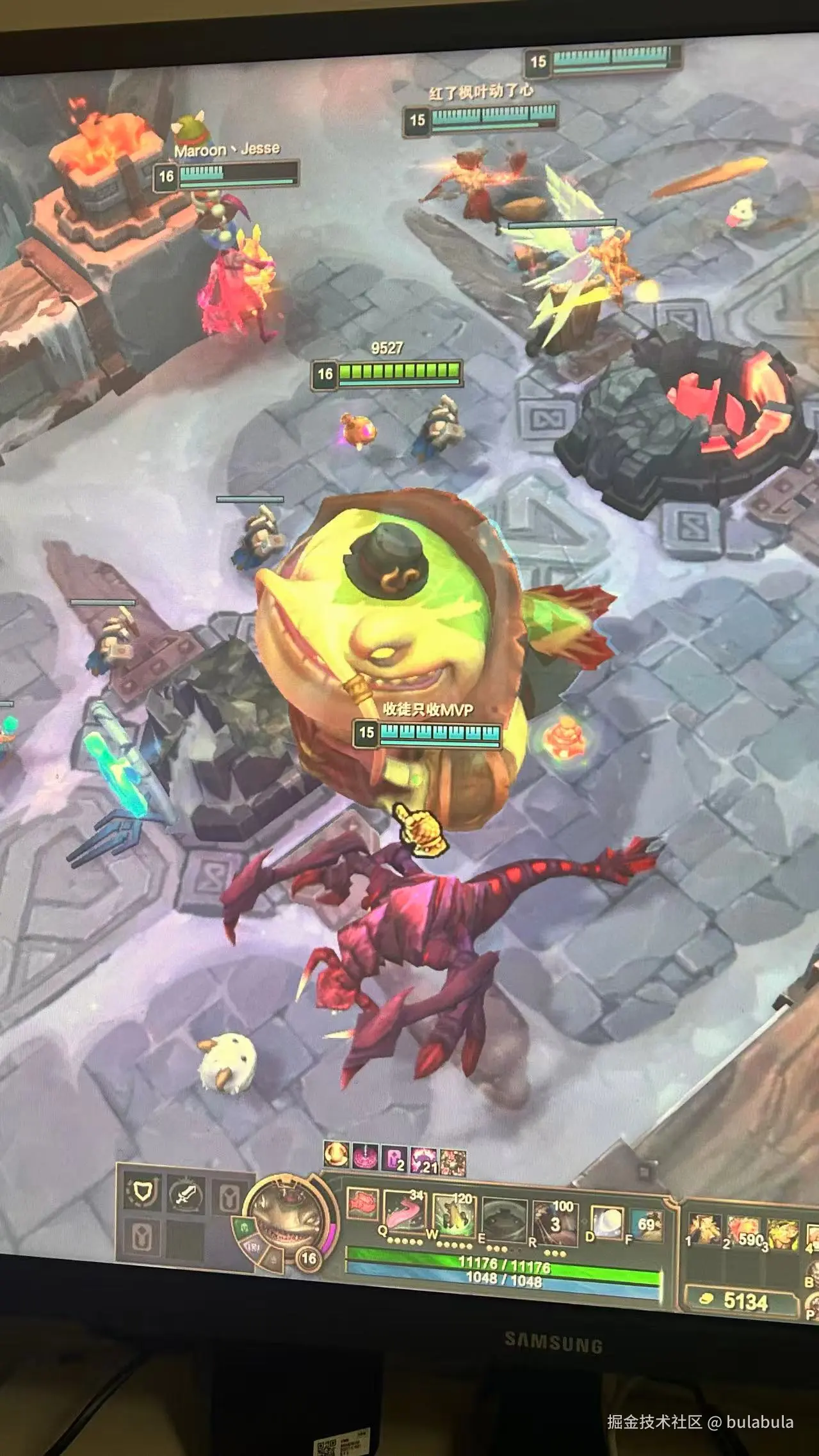The image size is (819, 1456).
Task: Select the item in inventory slot 1
Action: click(x=704, y=1229)
